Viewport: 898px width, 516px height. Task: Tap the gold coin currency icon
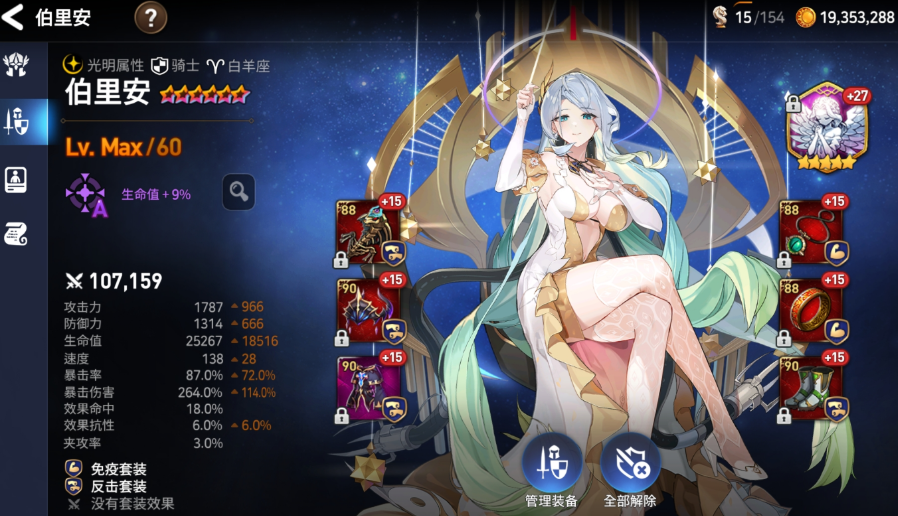[x=805, y=17]
